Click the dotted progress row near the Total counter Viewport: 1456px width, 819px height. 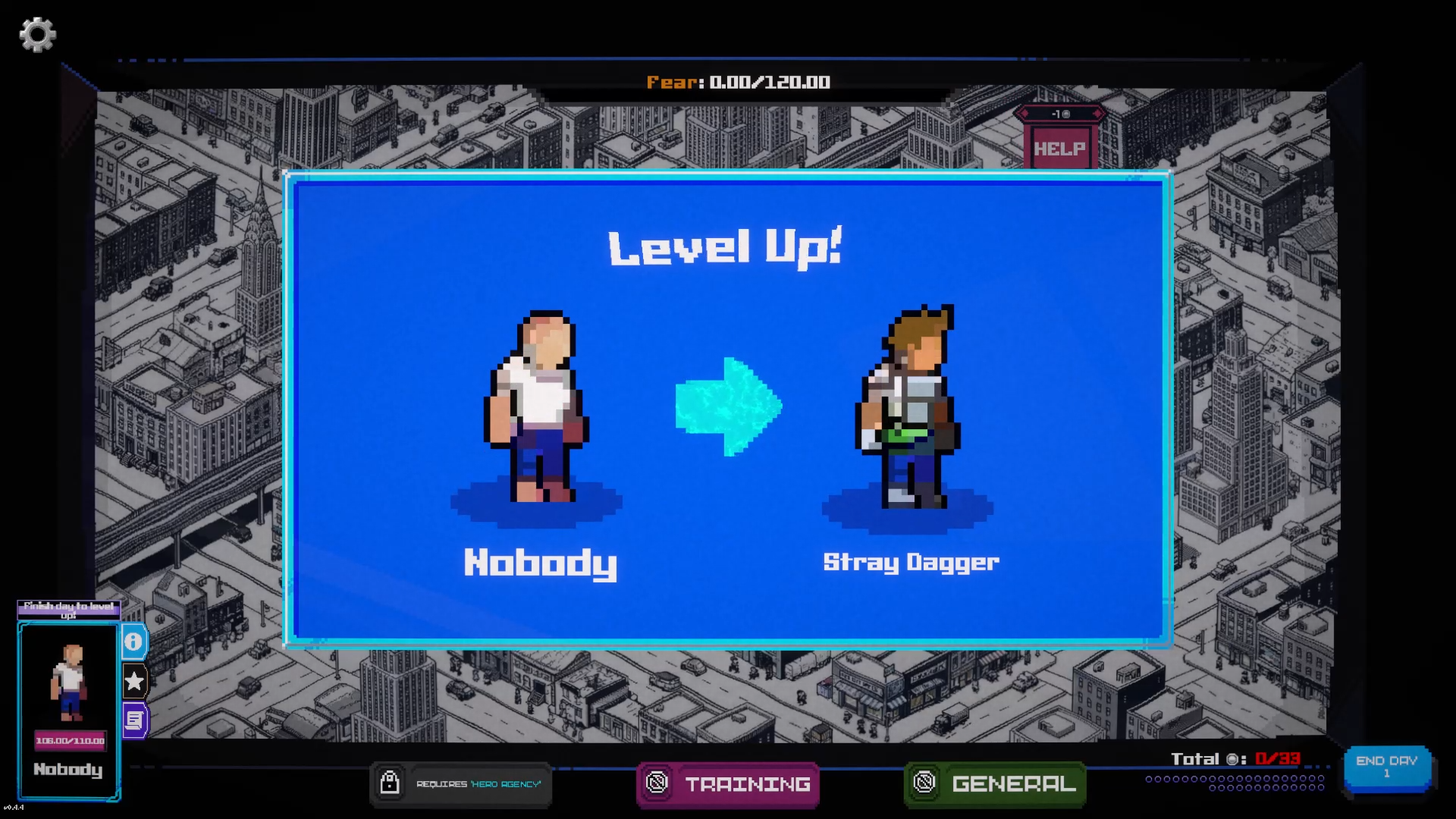(x=1236, y=778)
